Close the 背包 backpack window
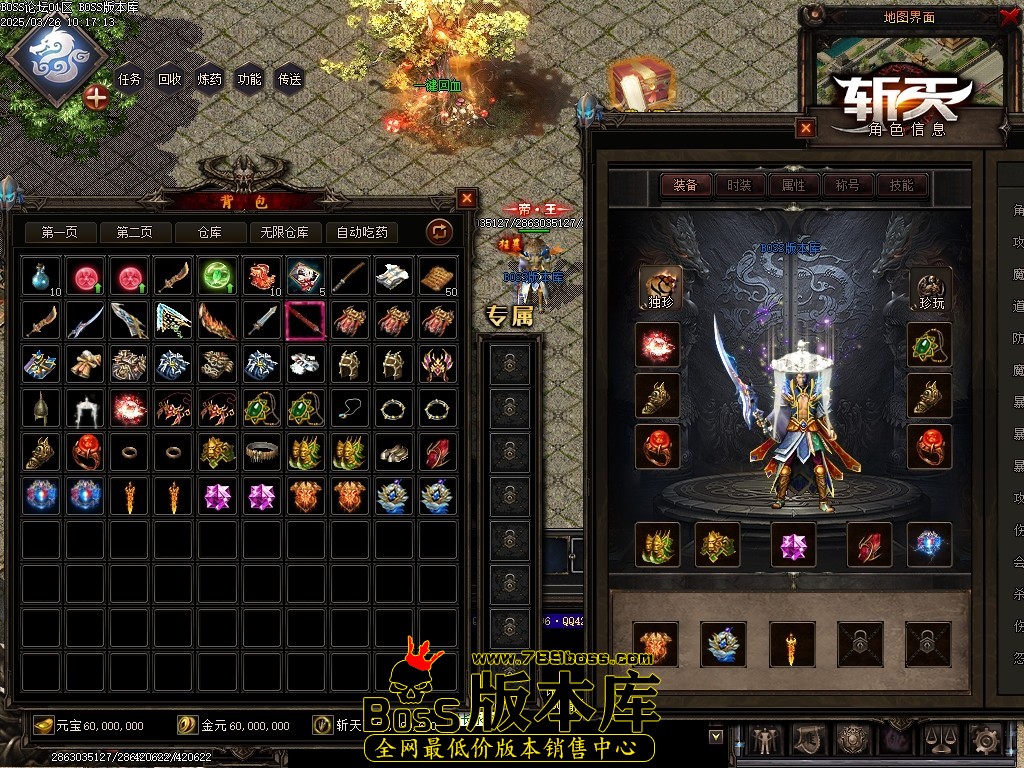1024x768 pixels. (x=466, y=198)
